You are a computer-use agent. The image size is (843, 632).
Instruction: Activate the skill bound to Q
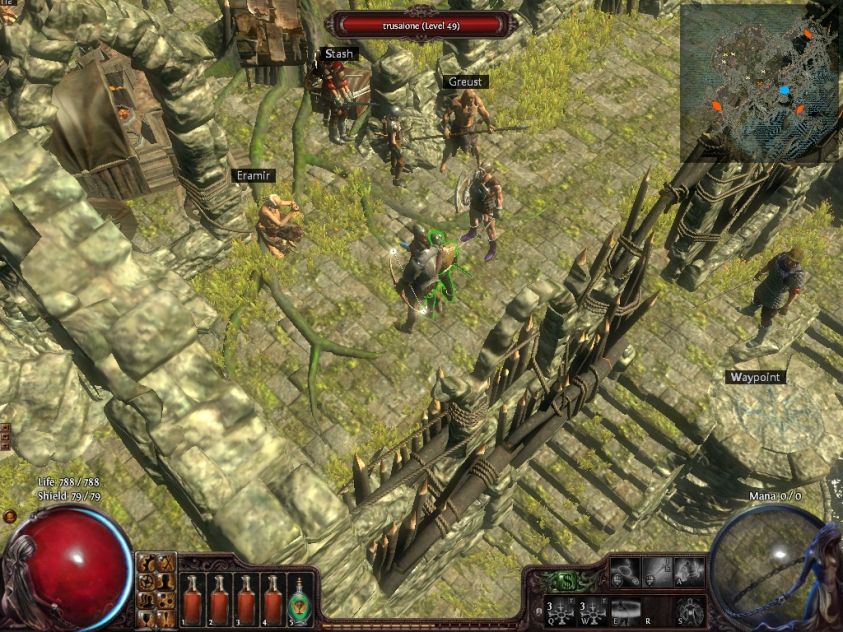(560, 609)
